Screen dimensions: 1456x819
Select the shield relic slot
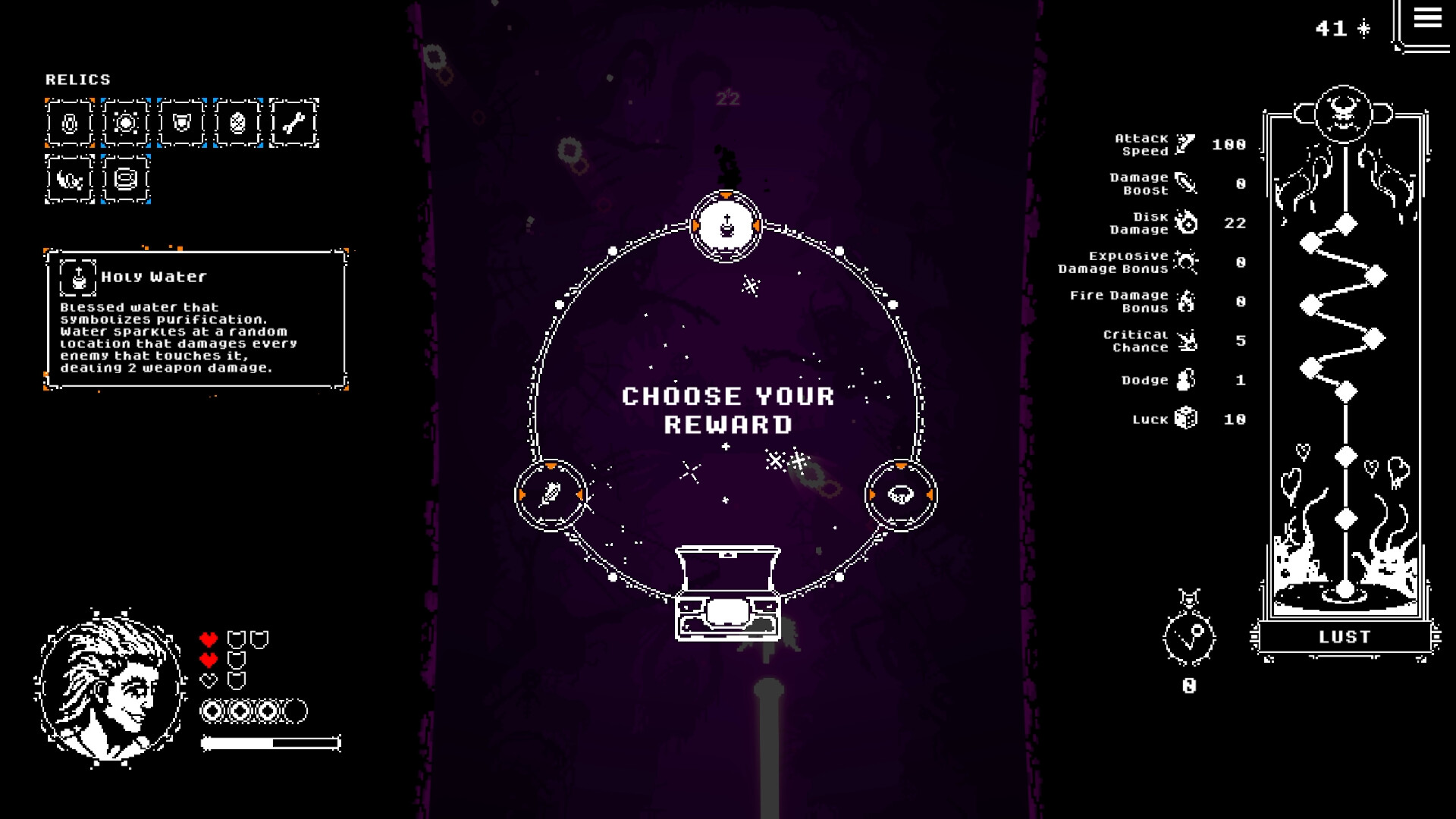click(x=182, y=124)
